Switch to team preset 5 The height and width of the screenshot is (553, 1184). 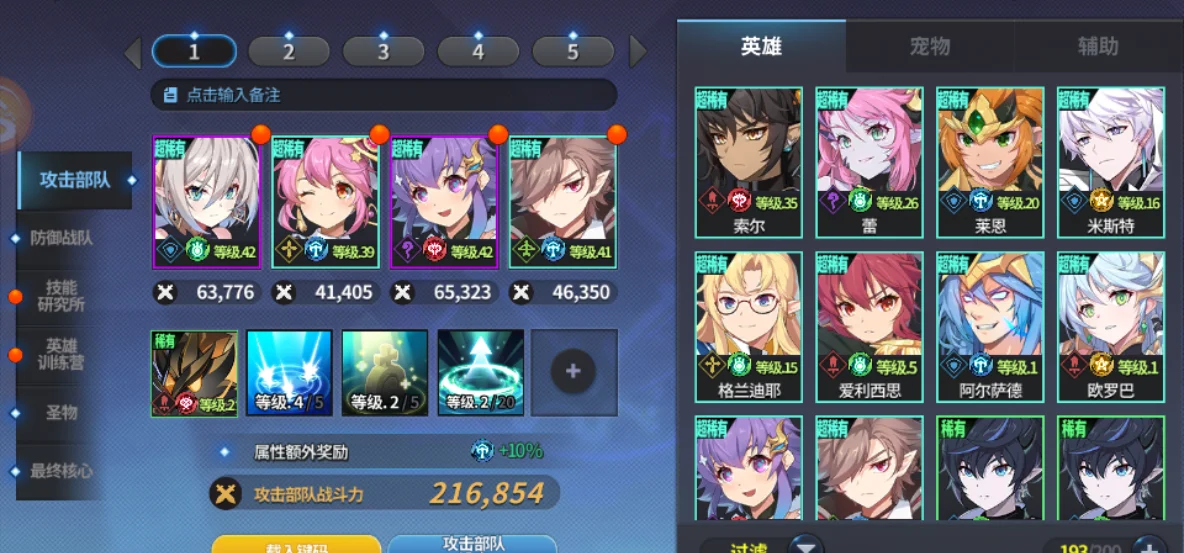point(572,51)
